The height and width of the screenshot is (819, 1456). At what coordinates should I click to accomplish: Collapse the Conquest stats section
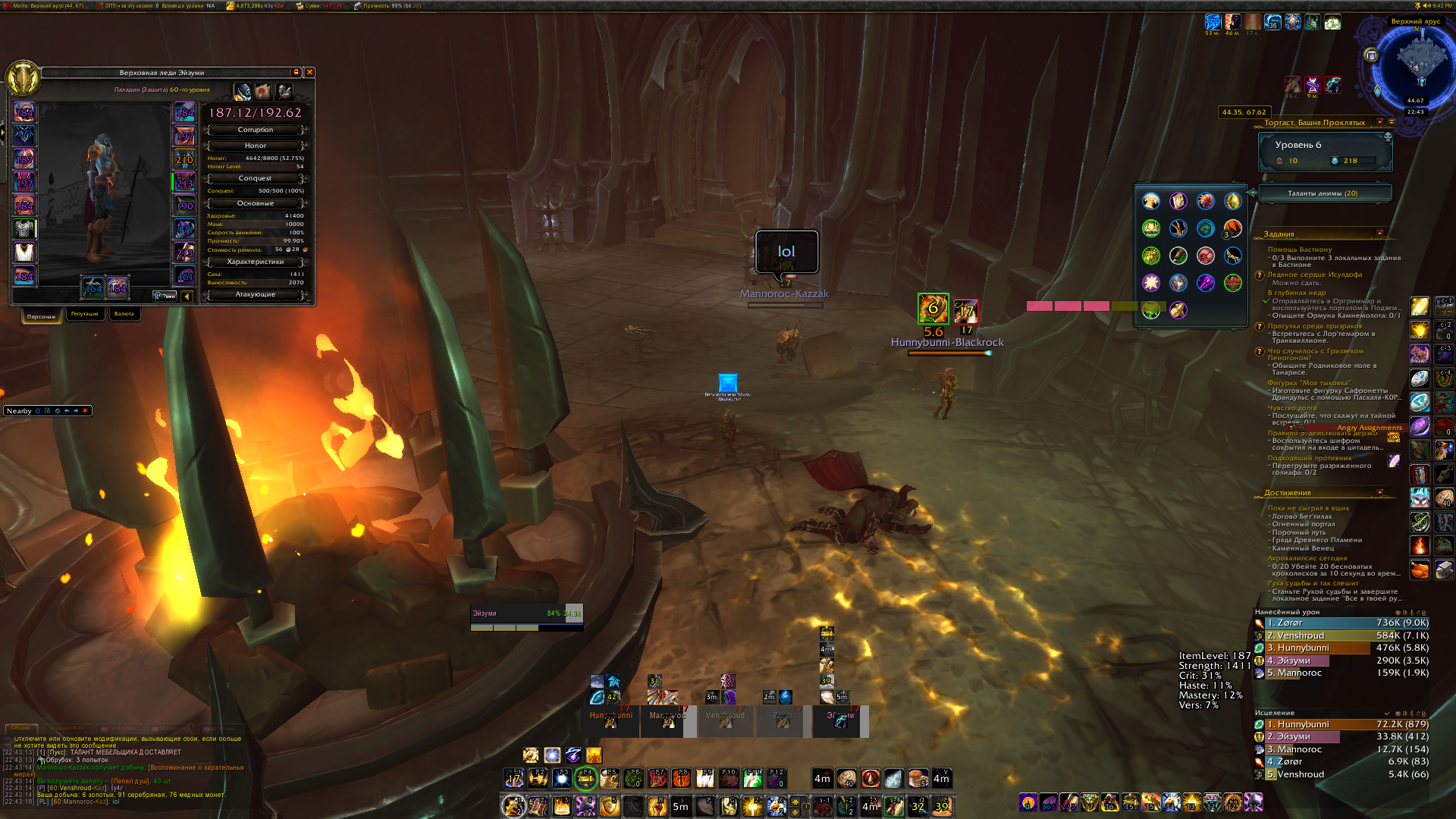256,178
